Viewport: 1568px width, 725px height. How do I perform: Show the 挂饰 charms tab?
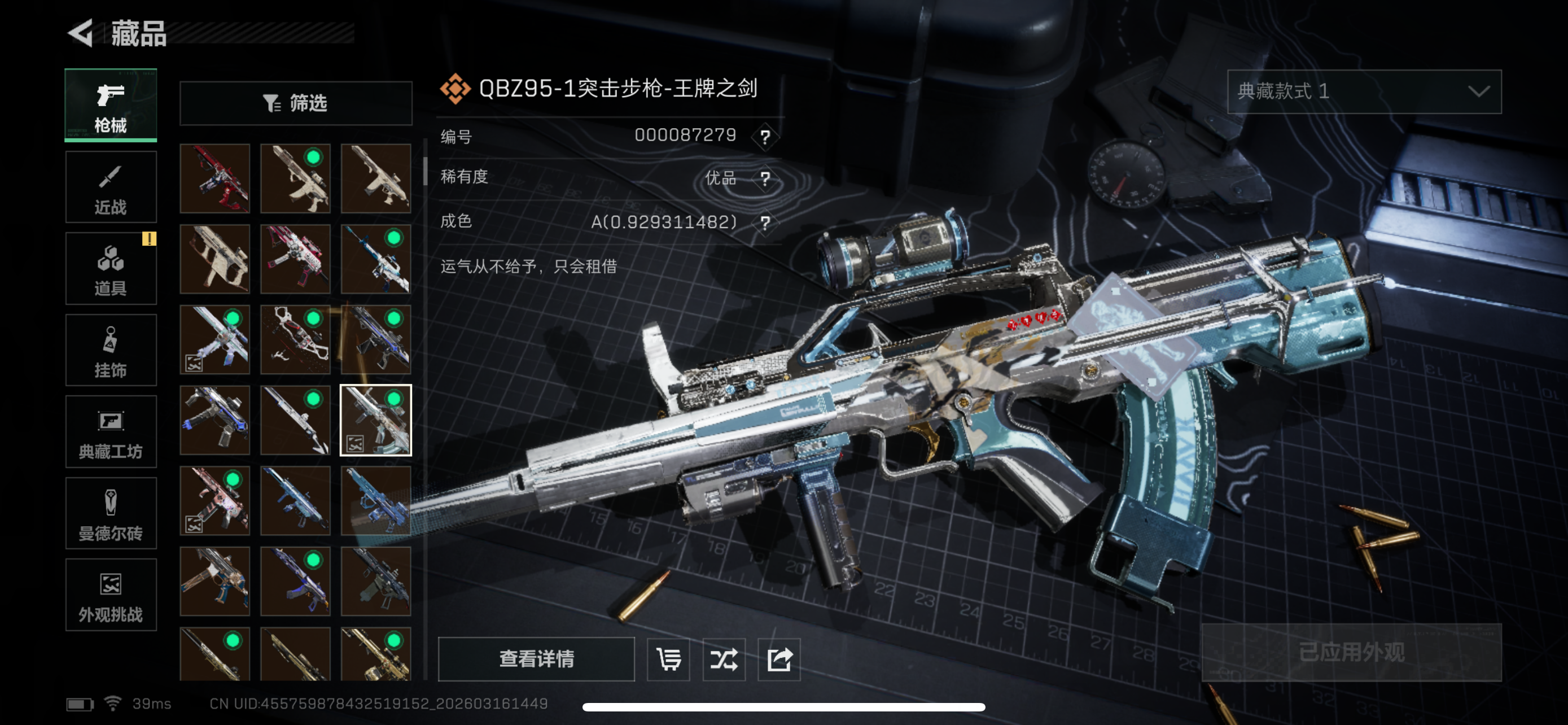point(111,350)
